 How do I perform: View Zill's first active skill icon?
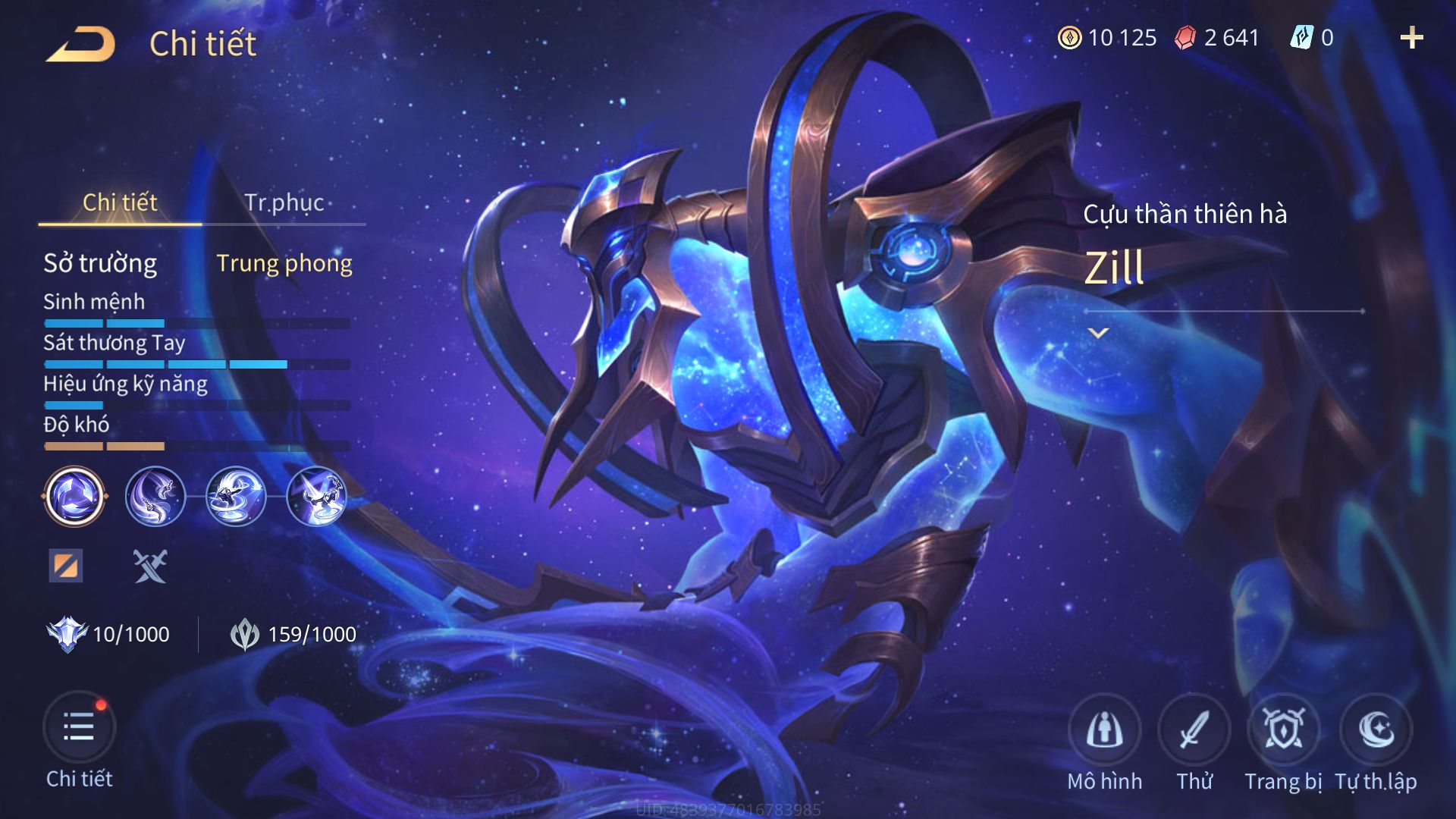[x=155, y=497]
